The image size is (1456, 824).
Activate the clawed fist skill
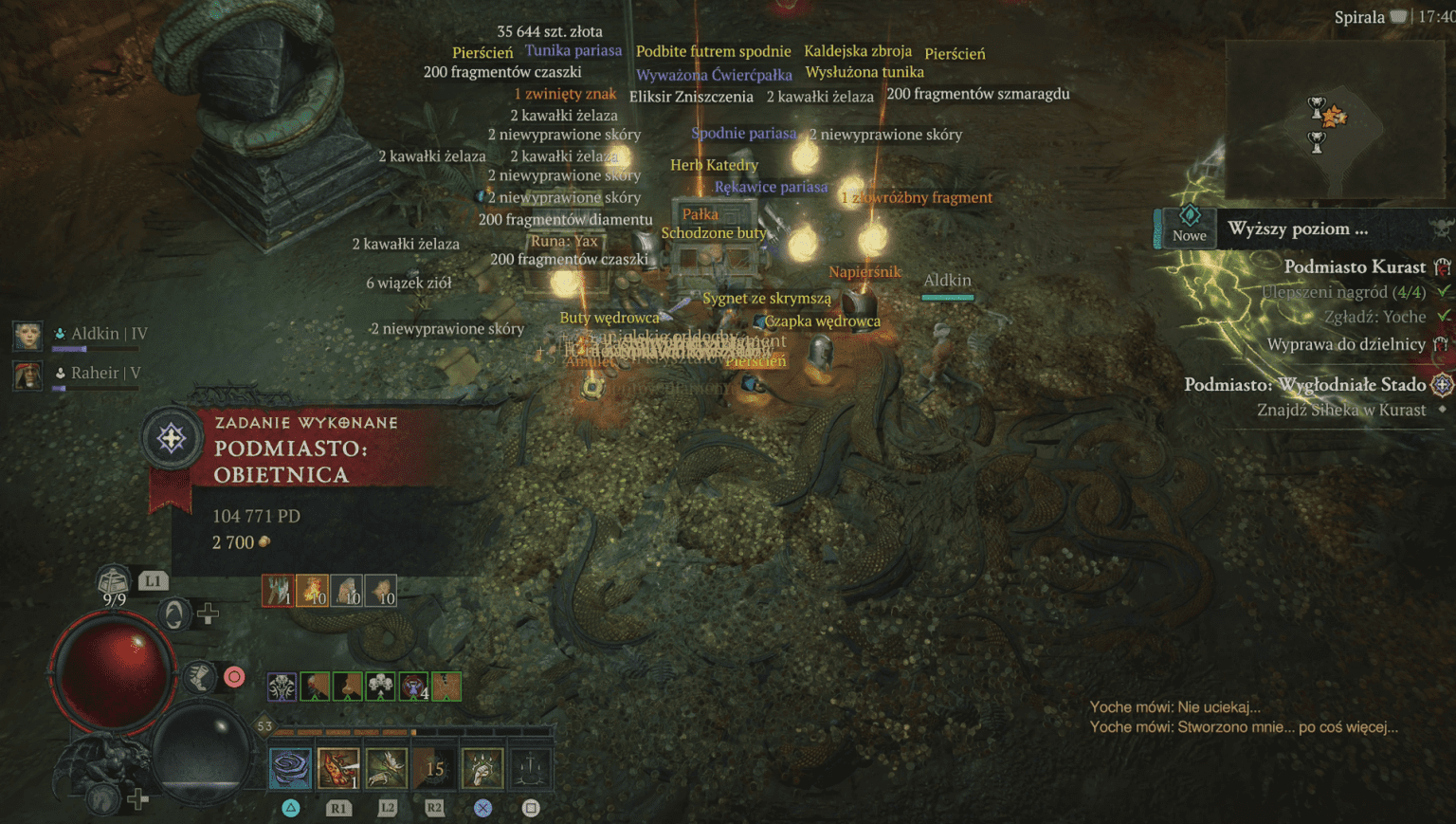pyautogui.click(x=482, y=768)
